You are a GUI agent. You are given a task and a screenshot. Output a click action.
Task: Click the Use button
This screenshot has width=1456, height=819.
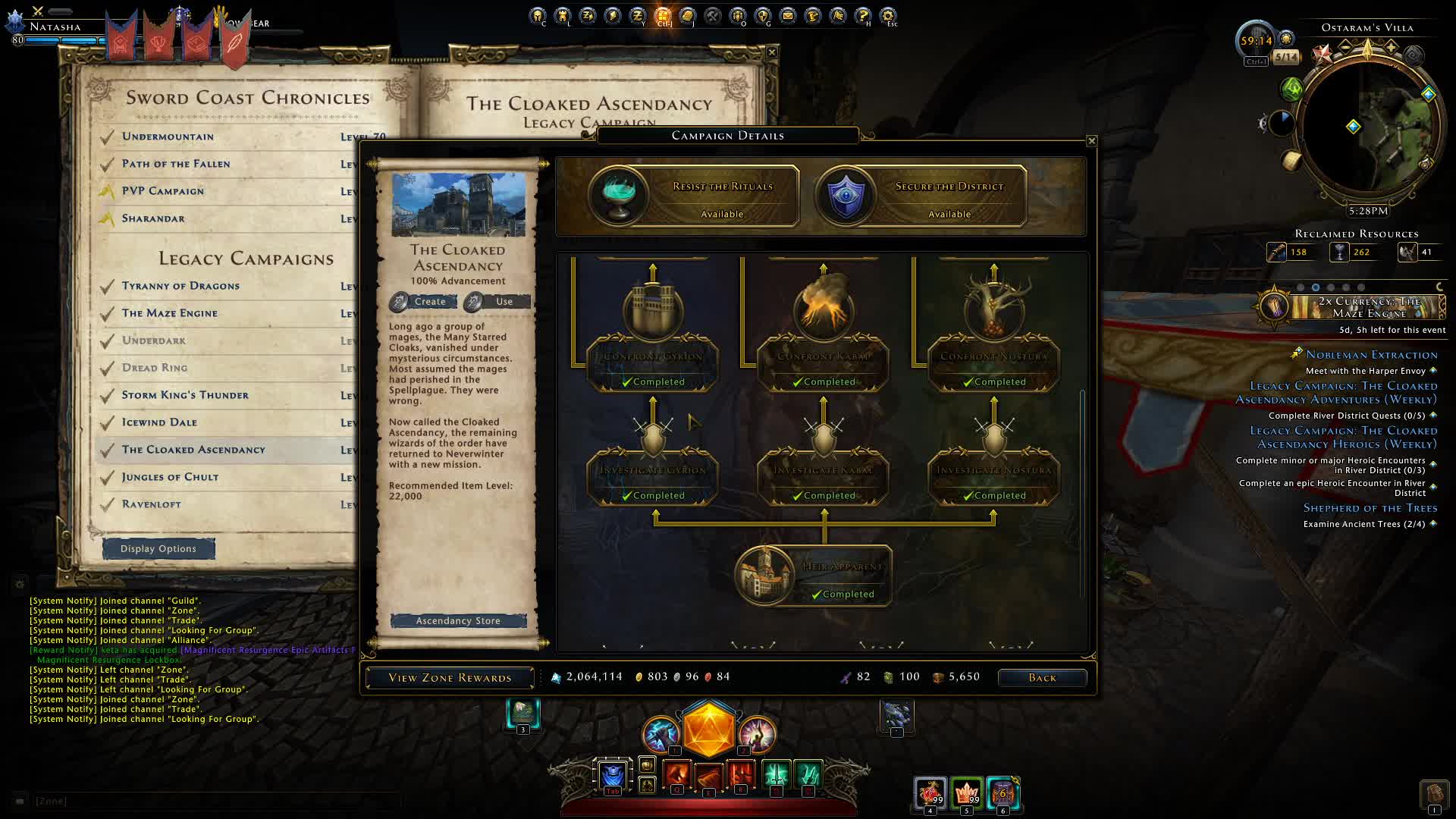pyautogui.click(x=497, y=302)
